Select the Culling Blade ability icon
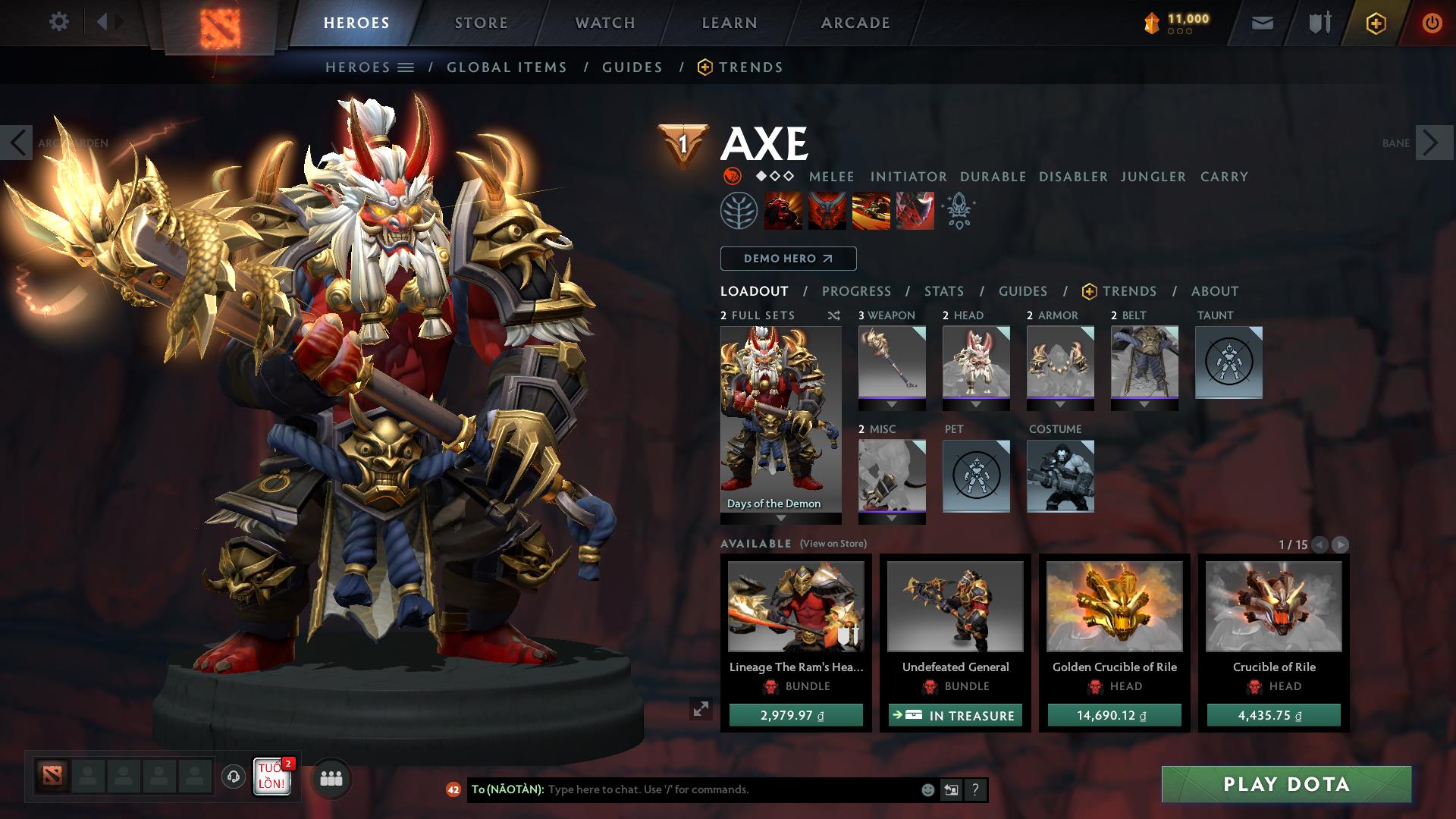This screenshot has height=819, width=1456. pyautogui.click(x=915, y=212)
